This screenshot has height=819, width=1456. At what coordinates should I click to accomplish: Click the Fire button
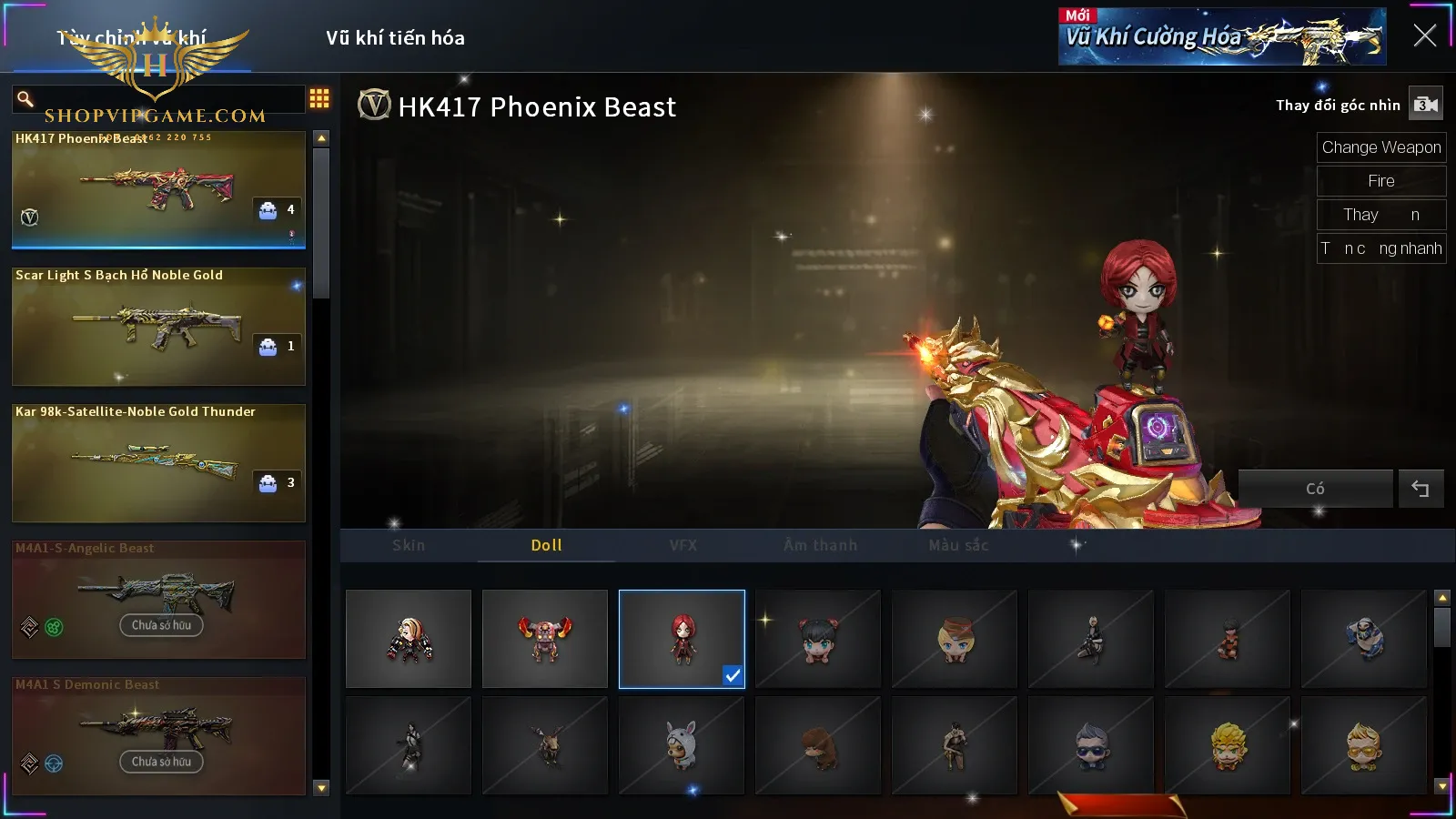1380,181
